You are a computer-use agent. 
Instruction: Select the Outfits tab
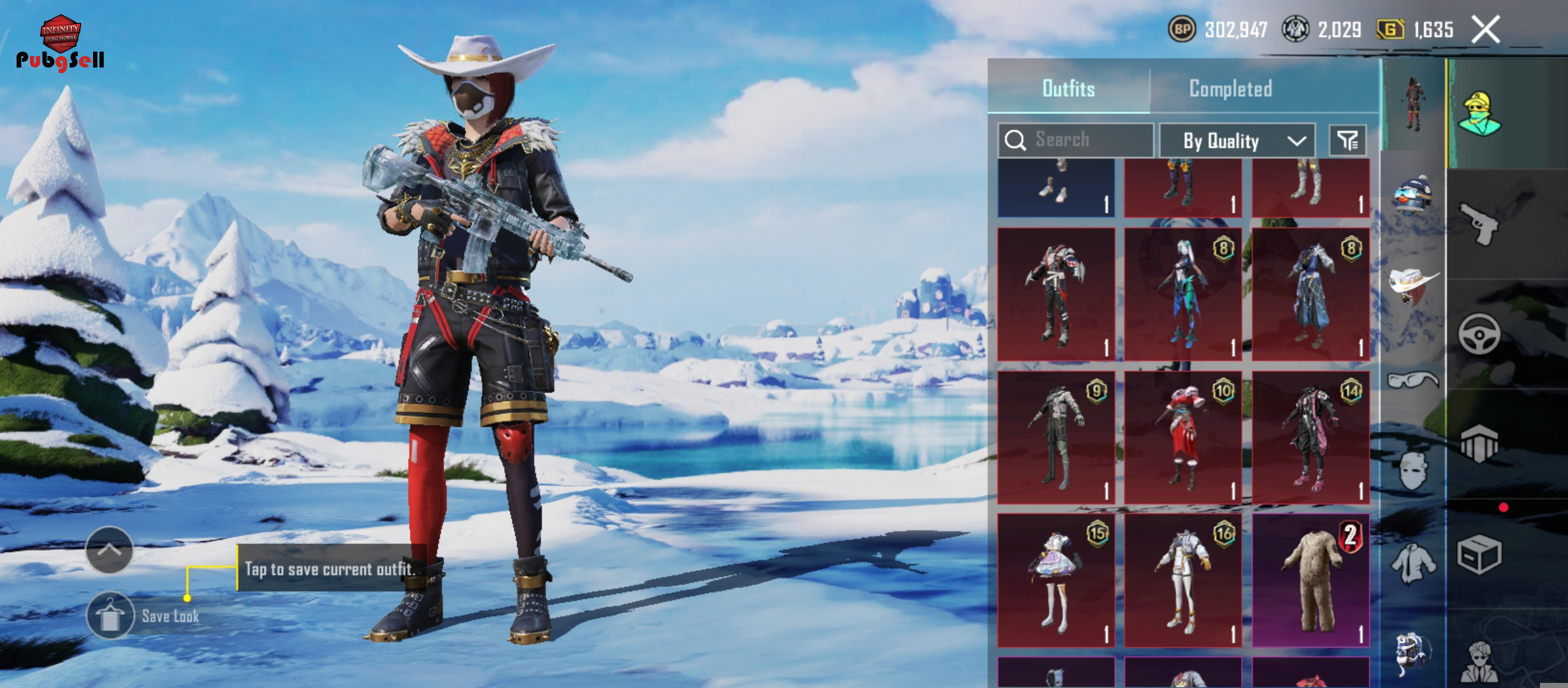coord(1068,89)
